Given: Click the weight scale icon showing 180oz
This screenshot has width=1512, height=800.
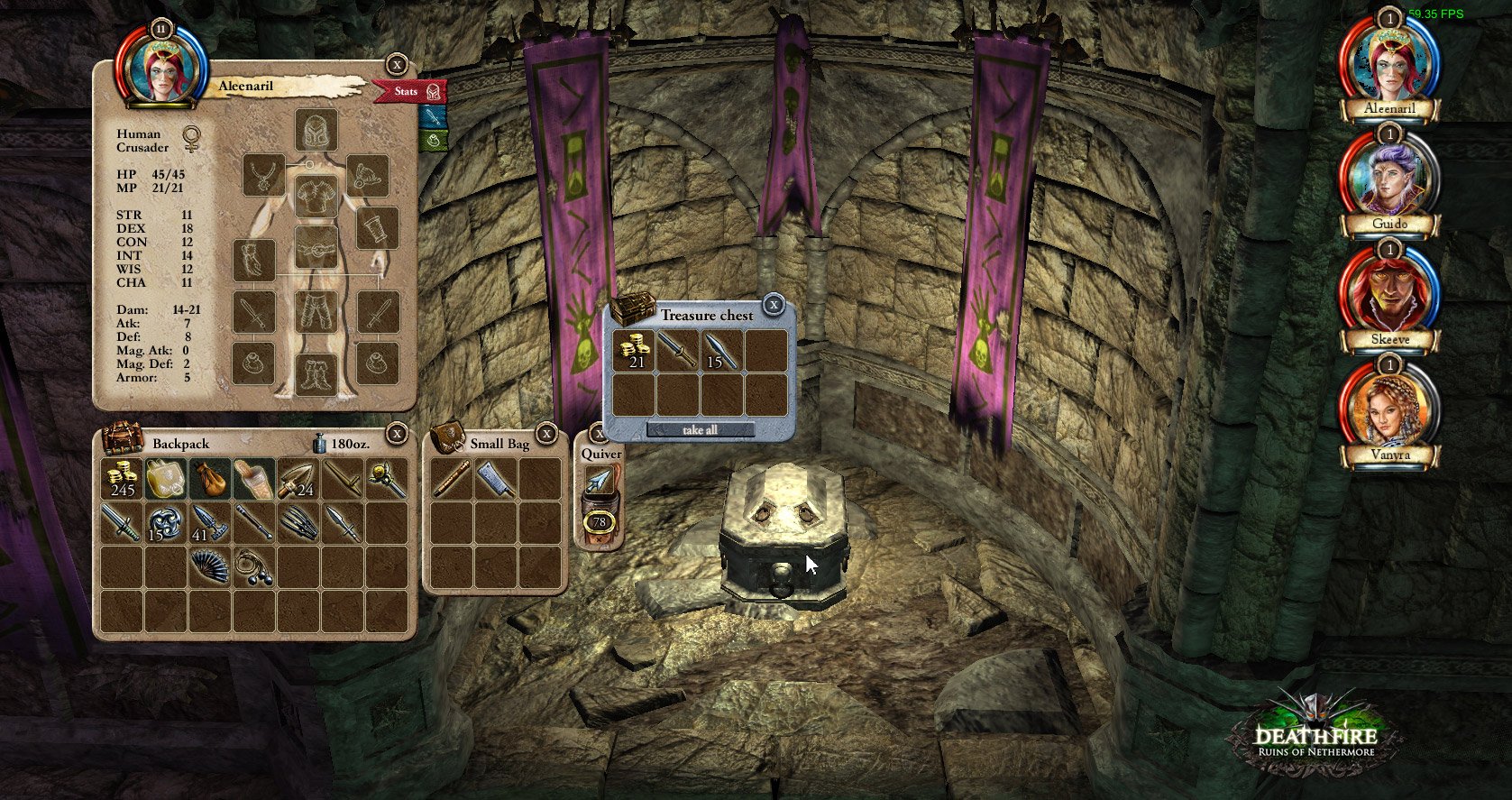Looking at the screenshot, I should (x=319, y=443).
